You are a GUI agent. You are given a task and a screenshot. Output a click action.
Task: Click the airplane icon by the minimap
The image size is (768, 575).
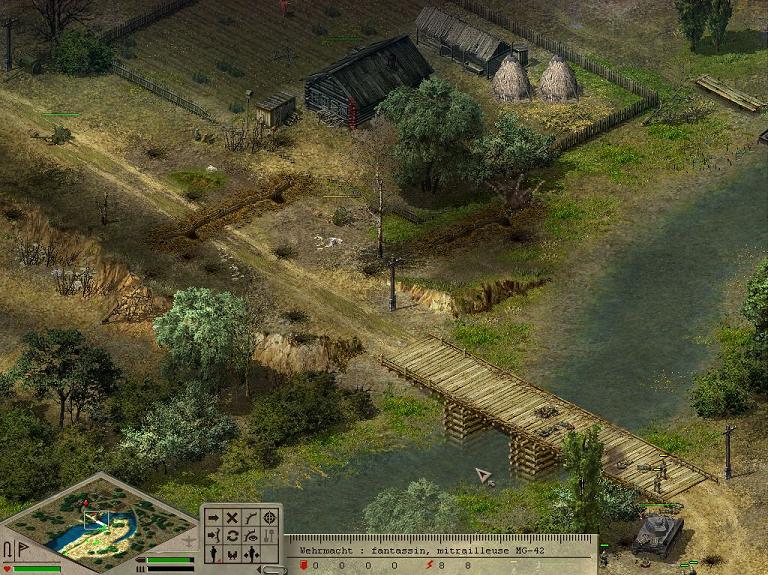coord(187,541)
